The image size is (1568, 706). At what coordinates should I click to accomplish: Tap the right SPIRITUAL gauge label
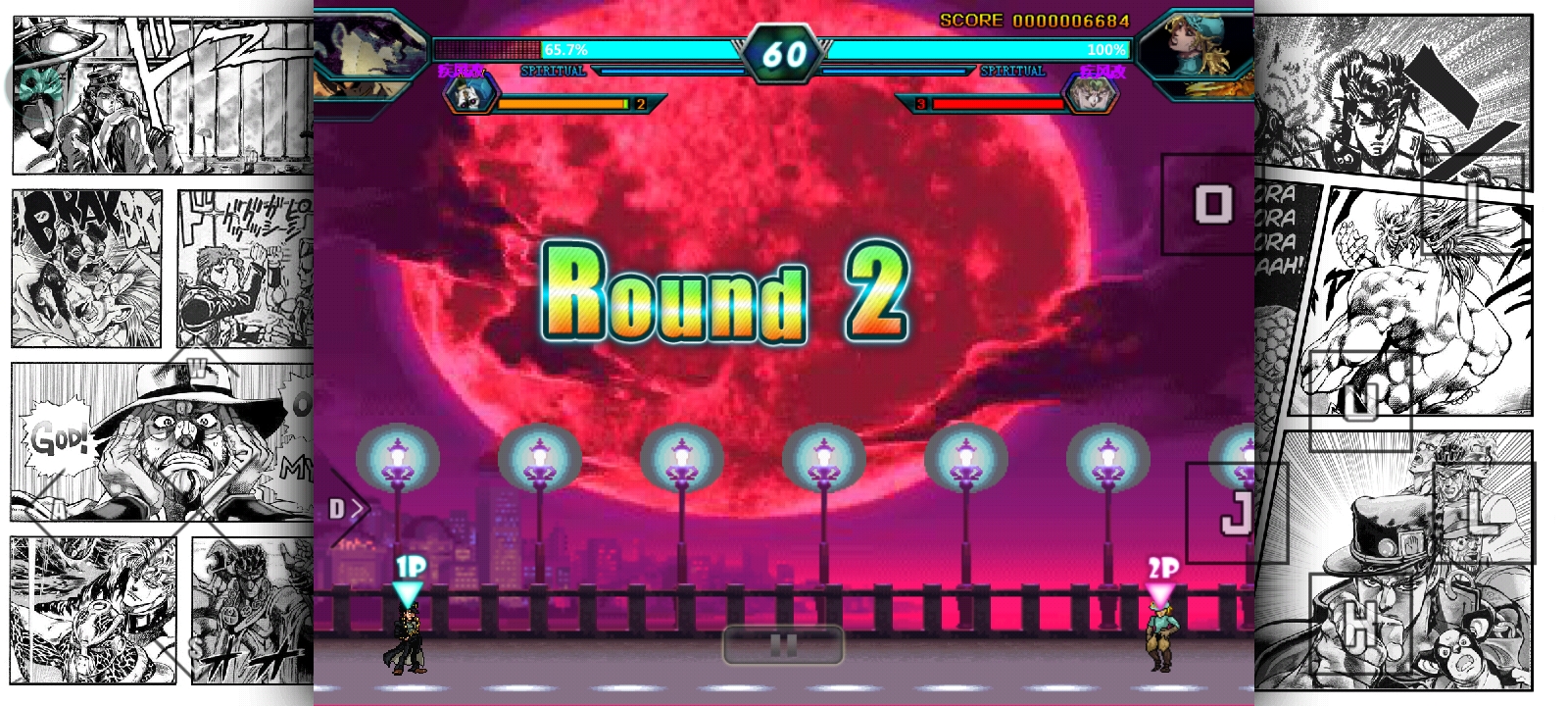1010,71
